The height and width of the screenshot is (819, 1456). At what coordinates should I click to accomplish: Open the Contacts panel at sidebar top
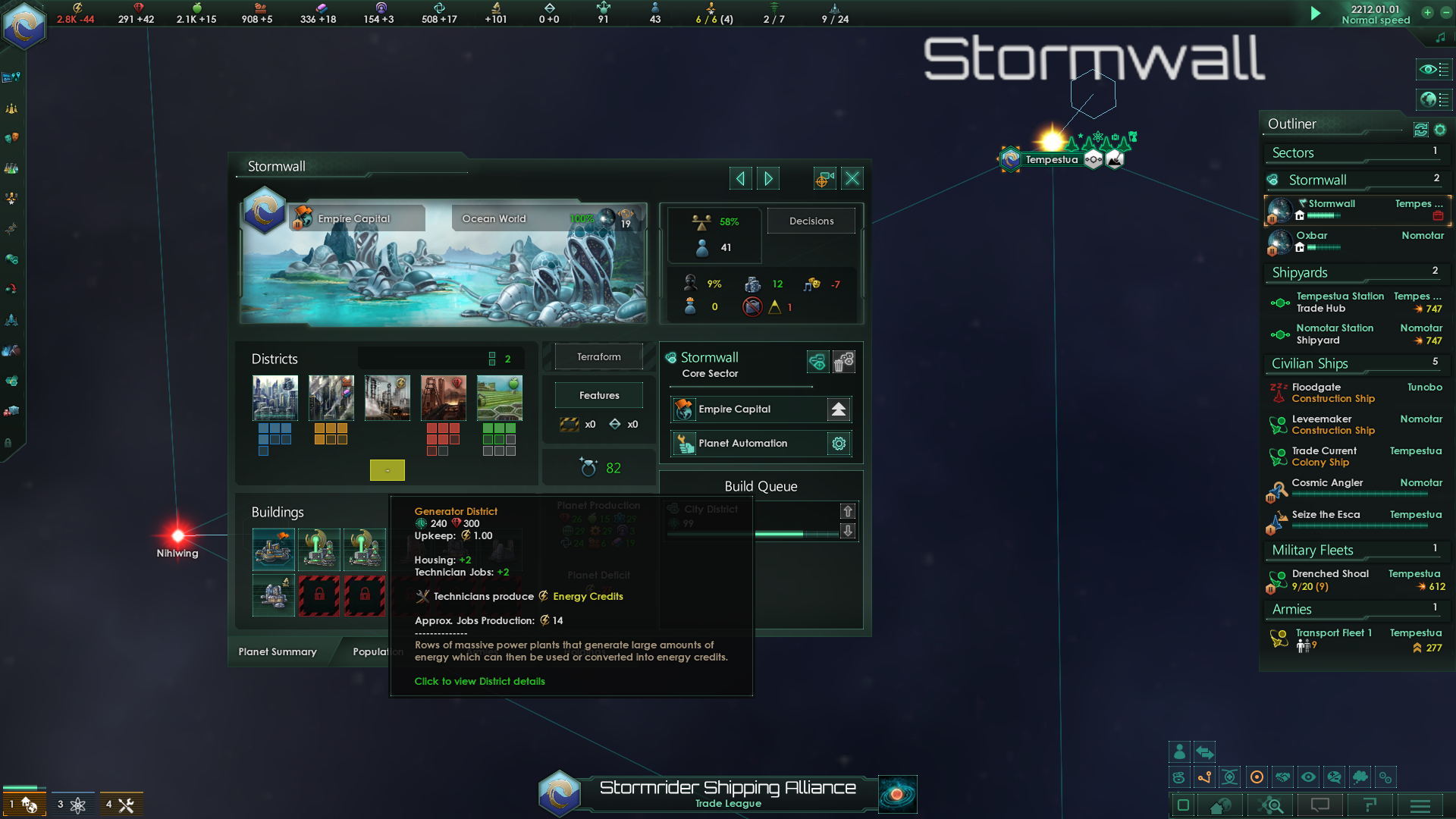pyautogui.click(x=11, y=76)
